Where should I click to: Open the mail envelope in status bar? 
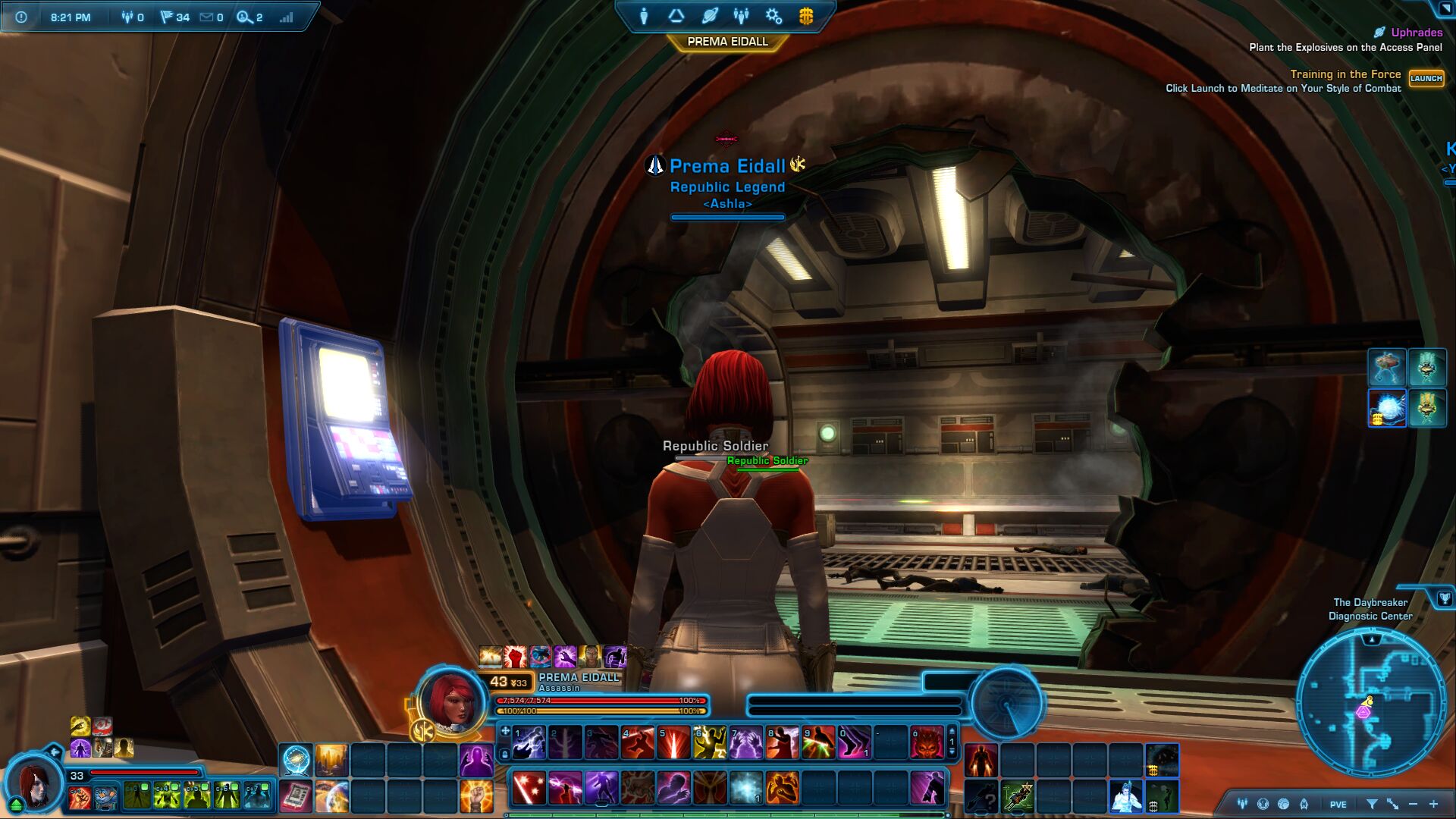pyautogui.click(x=206, y=17)
